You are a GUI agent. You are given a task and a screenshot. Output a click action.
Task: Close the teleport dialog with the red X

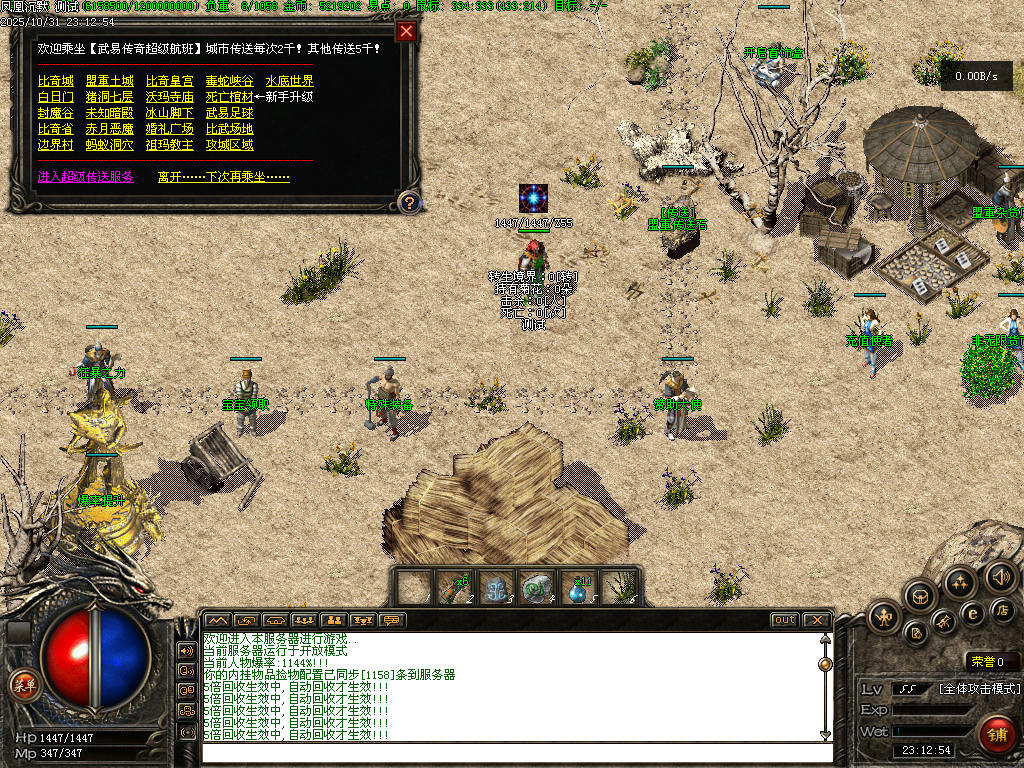click(406, 31)
